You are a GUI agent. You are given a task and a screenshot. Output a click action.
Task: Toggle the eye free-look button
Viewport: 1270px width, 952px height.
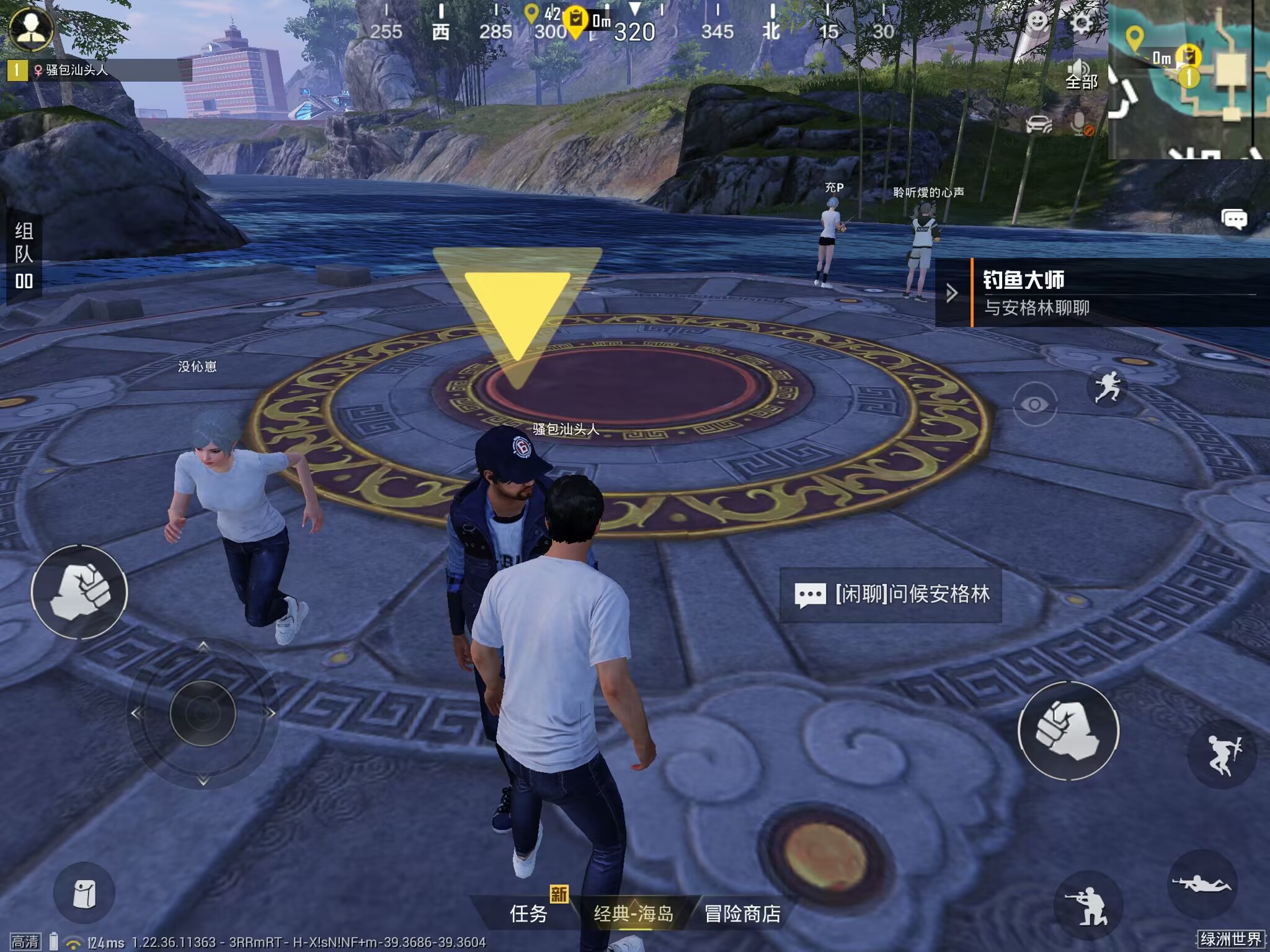(x=1034, y=404)
